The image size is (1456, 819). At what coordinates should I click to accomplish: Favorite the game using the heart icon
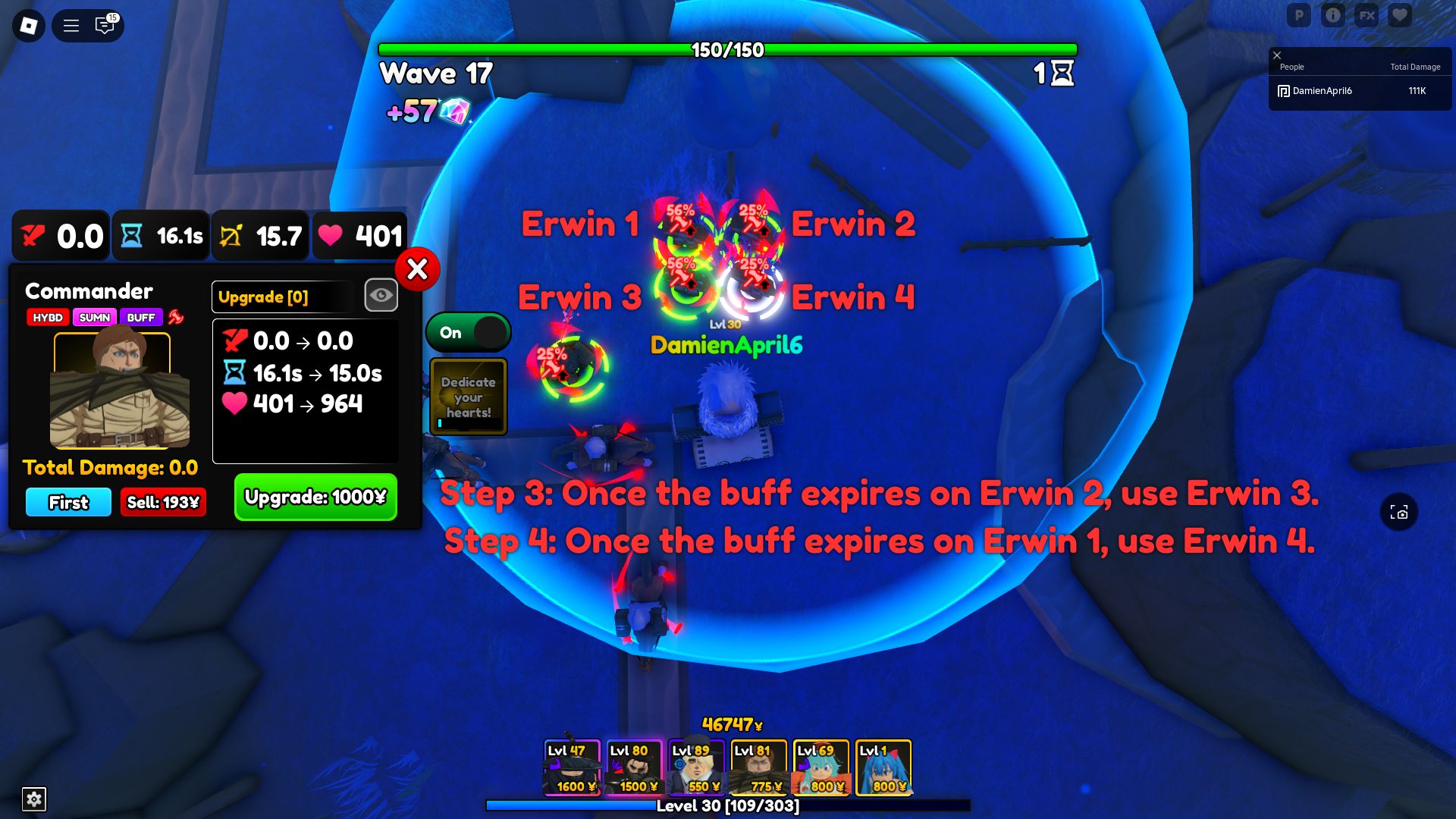click(1400, 14)
